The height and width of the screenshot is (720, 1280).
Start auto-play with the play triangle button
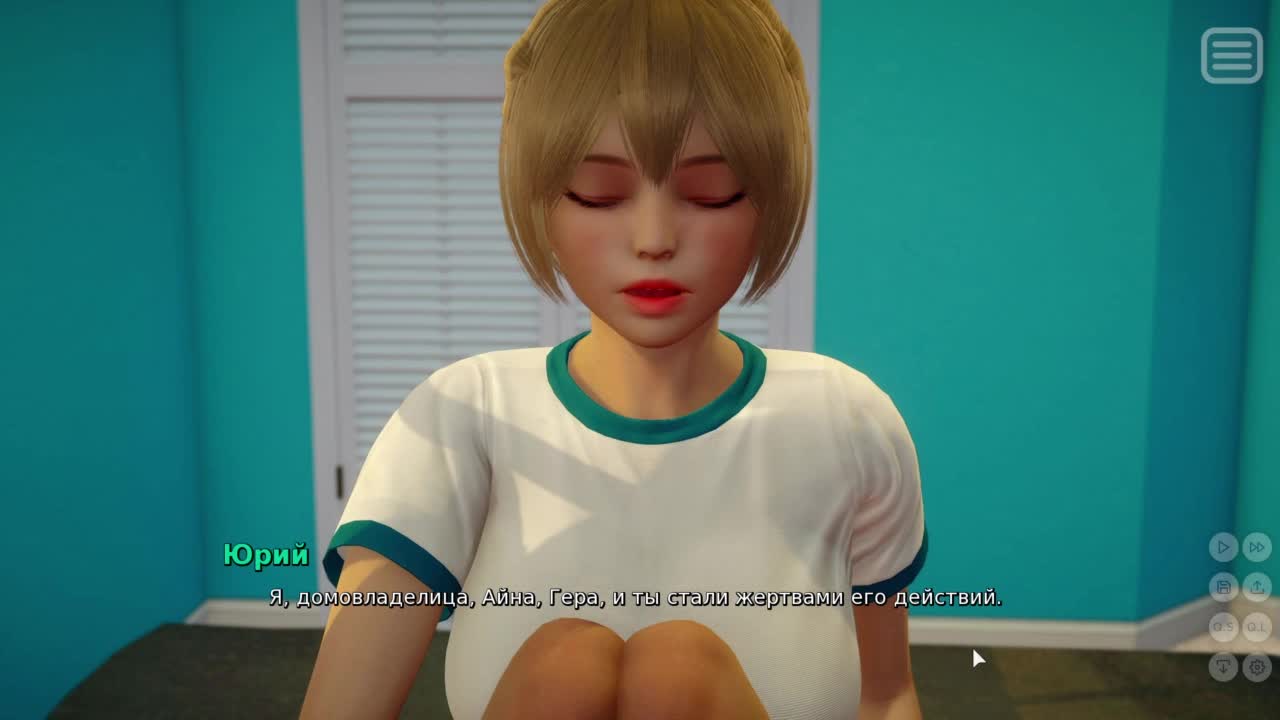pos(1223,547)
